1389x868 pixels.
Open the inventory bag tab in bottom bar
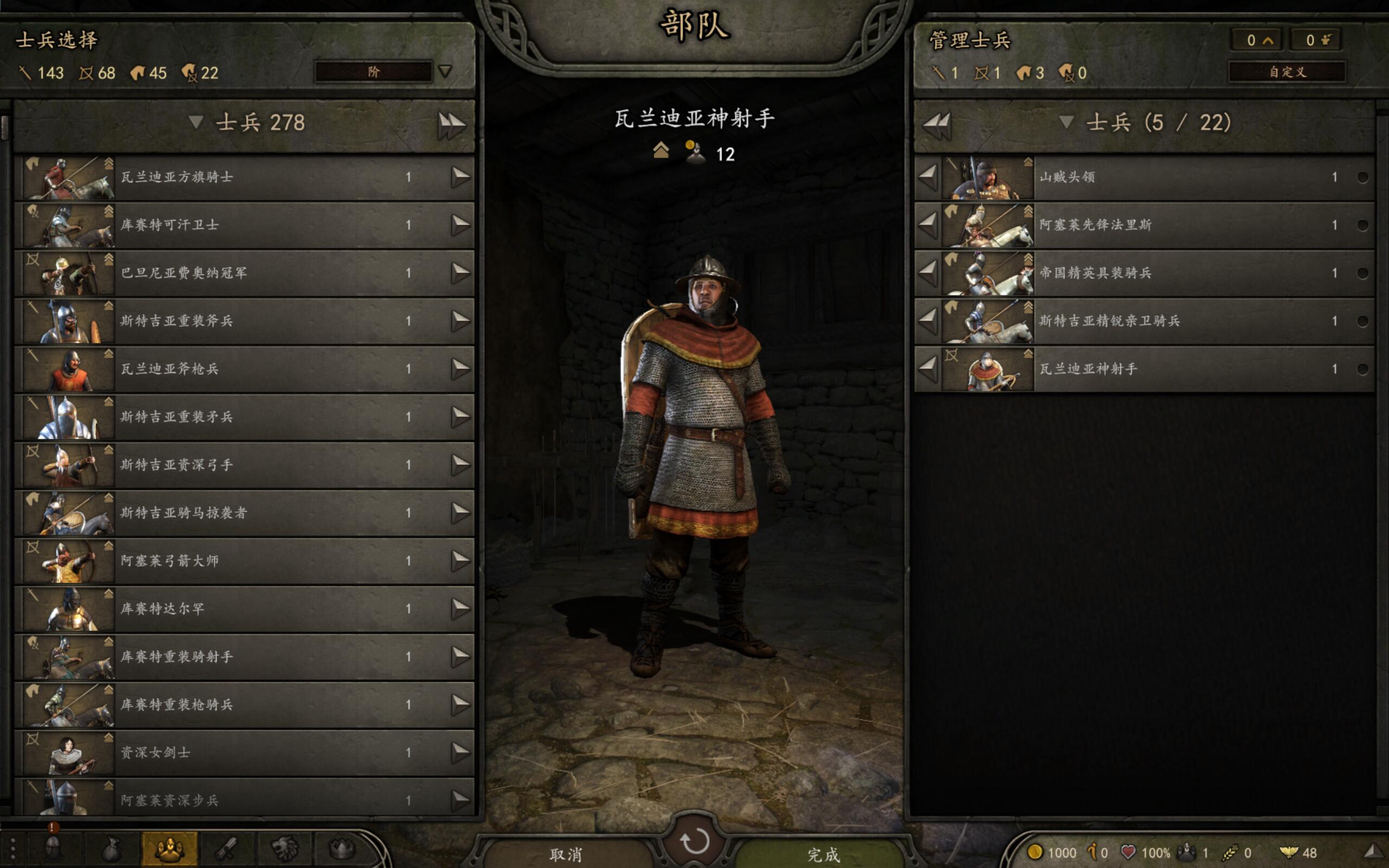pyautogui.click(x=111, y=848)
